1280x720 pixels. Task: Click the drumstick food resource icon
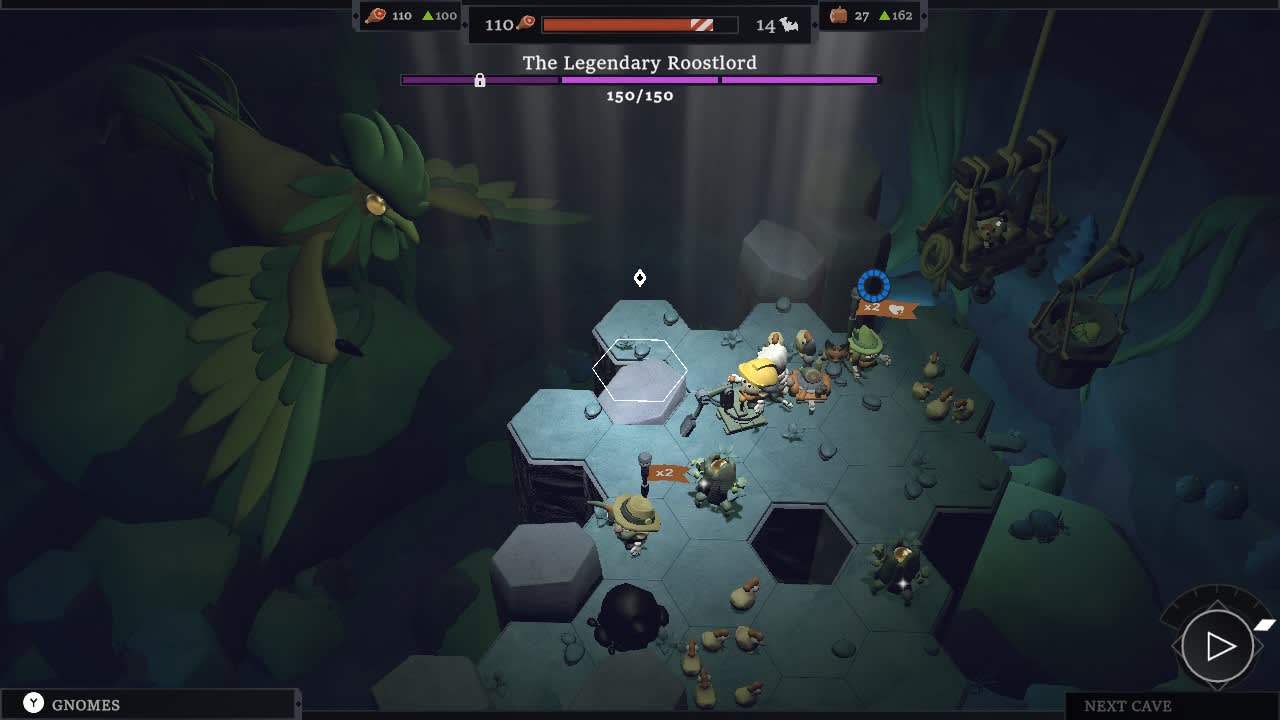(x=375, y=15)
